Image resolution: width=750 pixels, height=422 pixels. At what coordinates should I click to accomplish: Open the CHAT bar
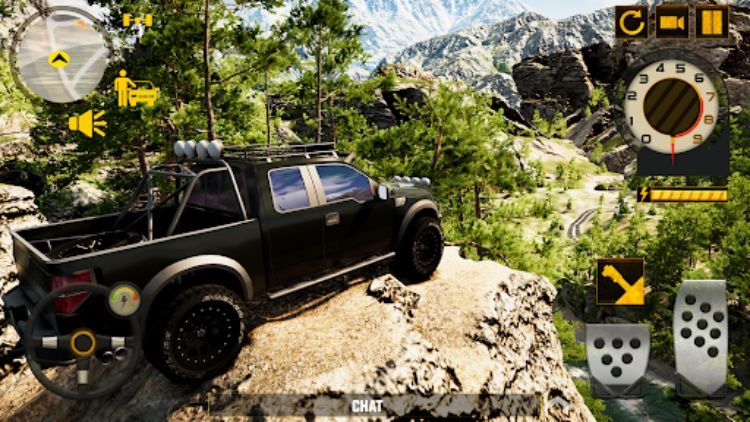point(368,407)
